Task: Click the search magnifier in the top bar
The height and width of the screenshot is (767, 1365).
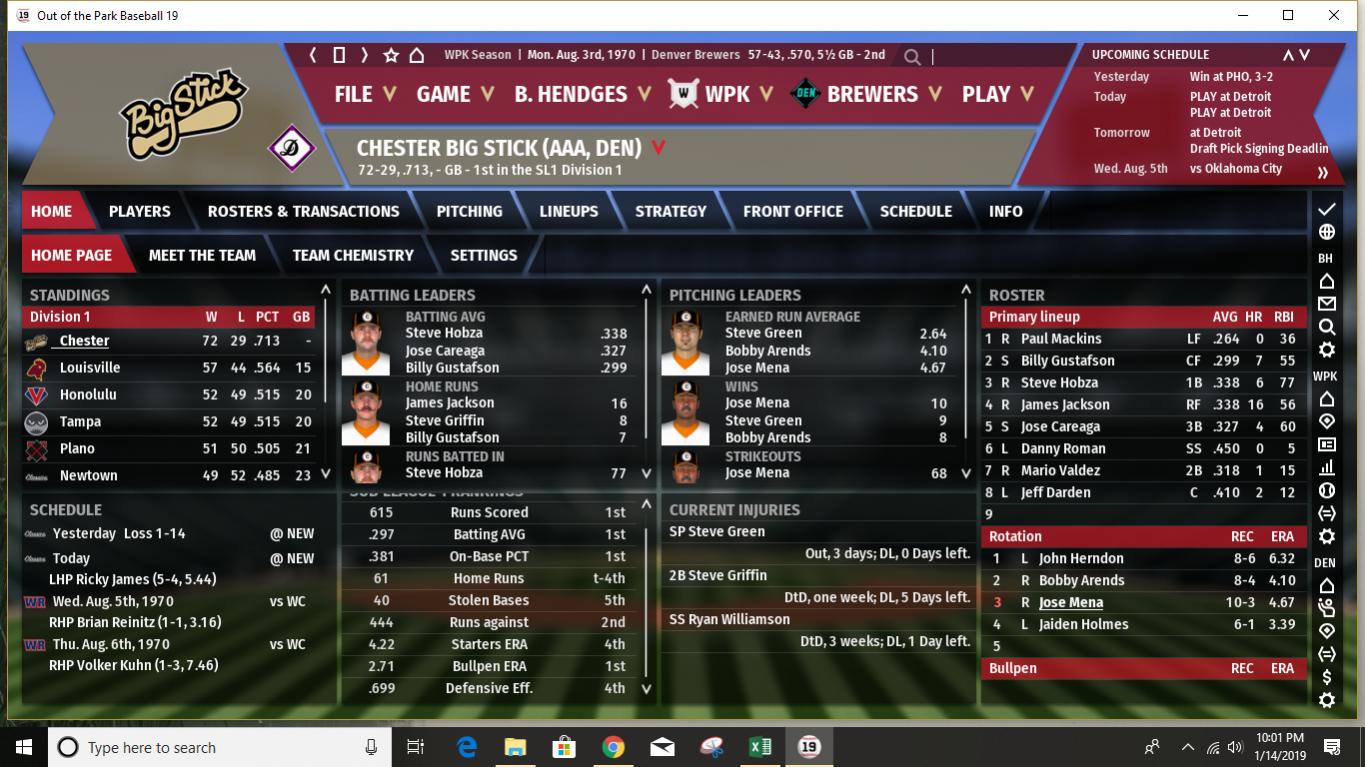Action: click(912, 56)
